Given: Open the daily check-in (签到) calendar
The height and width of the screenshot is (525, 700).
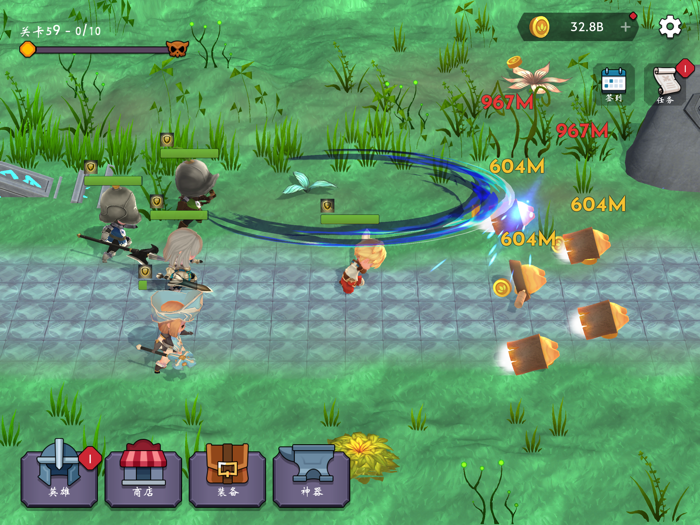Looking at the screenshot, I should [x=613, y=84].
